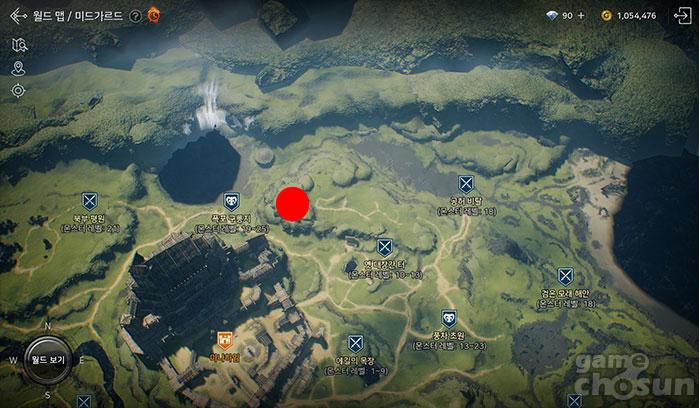This screenshot has height=408, width=700.
Task: Center map with the target crosshair icon
Action: 19,91
